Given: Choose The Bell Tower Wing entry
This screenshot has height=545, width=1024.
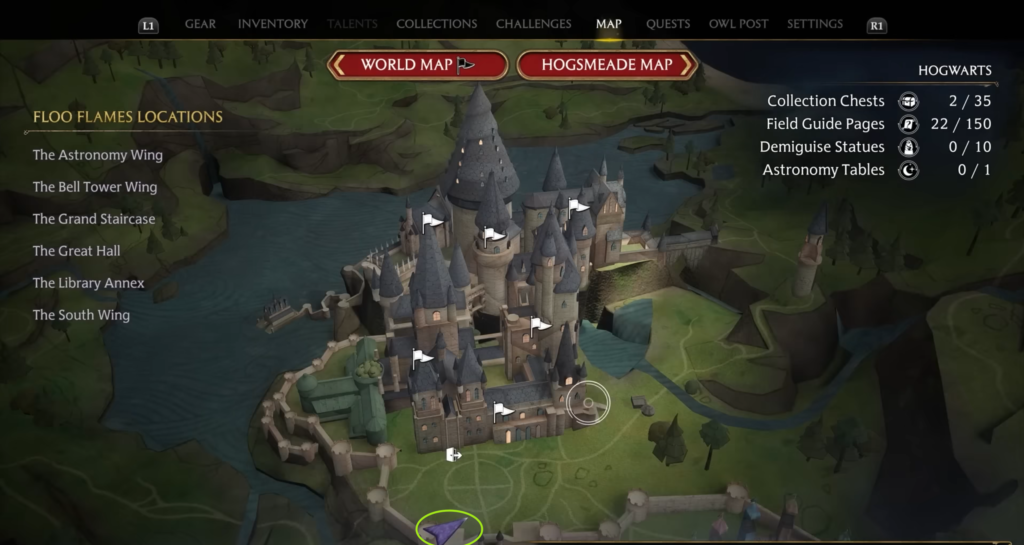Looking at the screenshot, I should (94, 187).
